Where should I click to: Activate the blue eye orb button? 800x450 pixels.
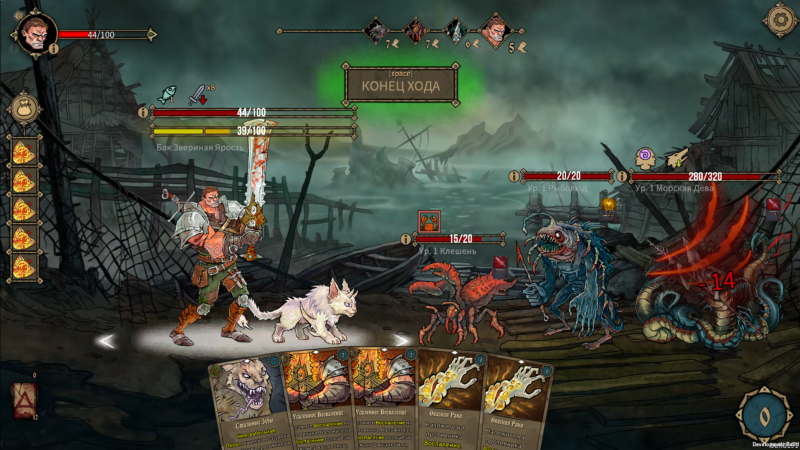[762, 412]
